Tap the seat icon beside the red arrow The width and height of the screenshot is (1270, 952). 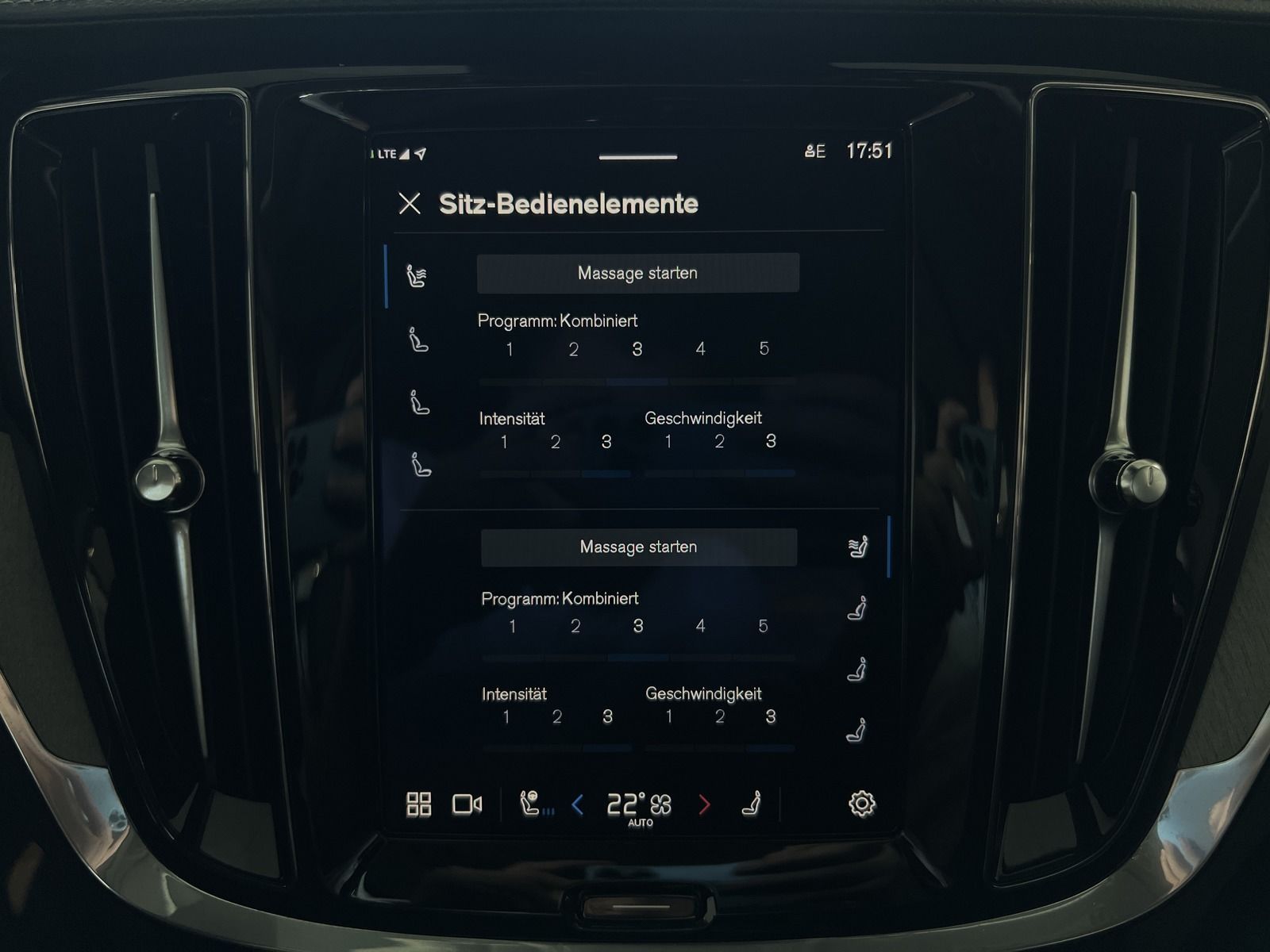pyautogui.click(x=751, y=804)
